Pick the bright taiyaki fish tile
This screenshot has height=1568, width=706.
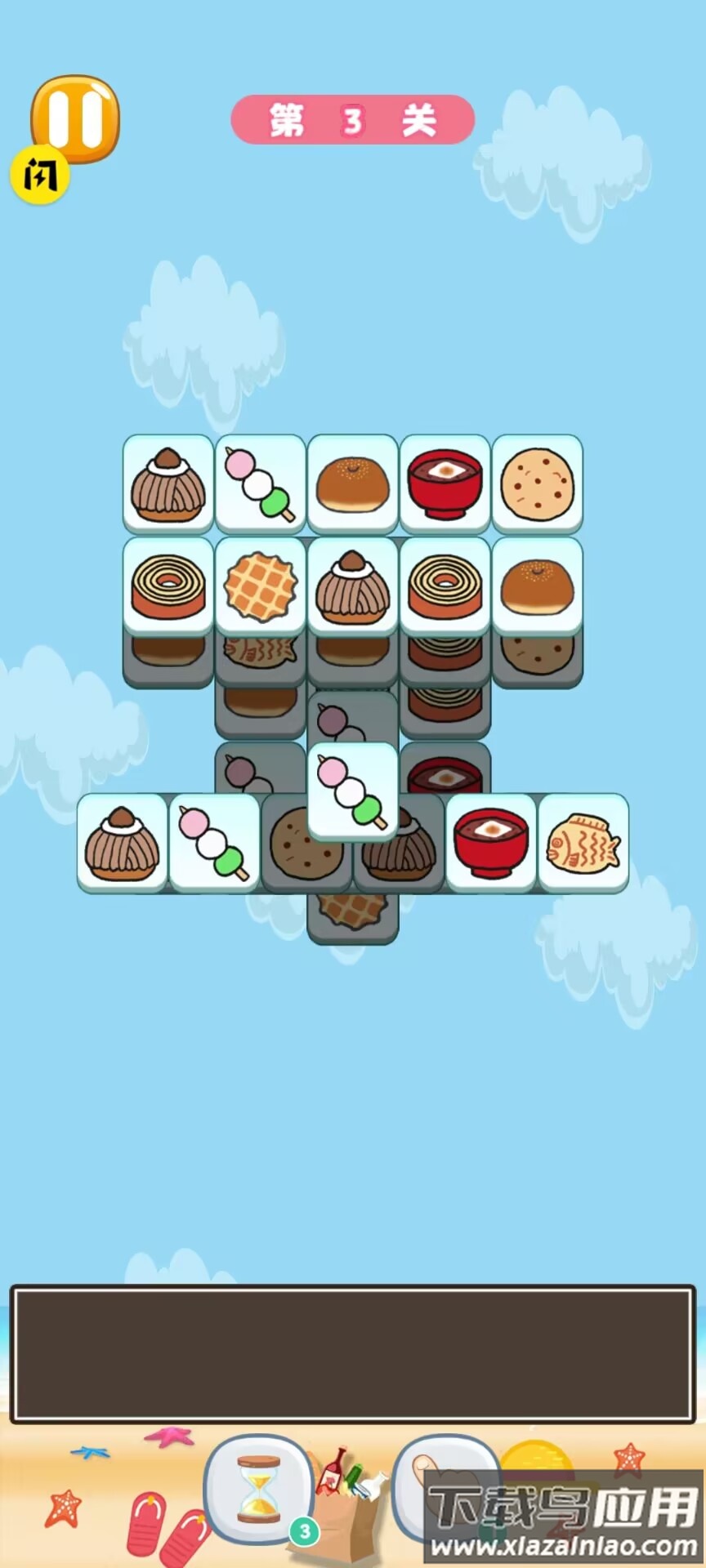[x=583, y=843]
